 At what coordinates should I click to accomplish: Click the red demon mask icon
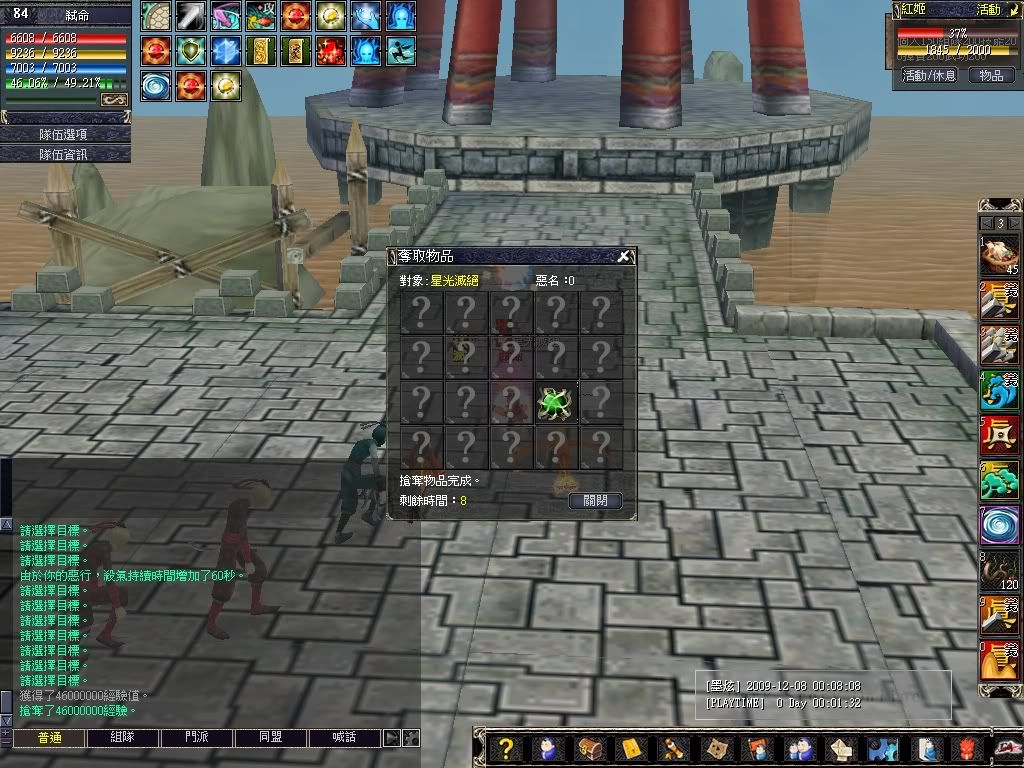pyautogui.click(x=967, y=749)
